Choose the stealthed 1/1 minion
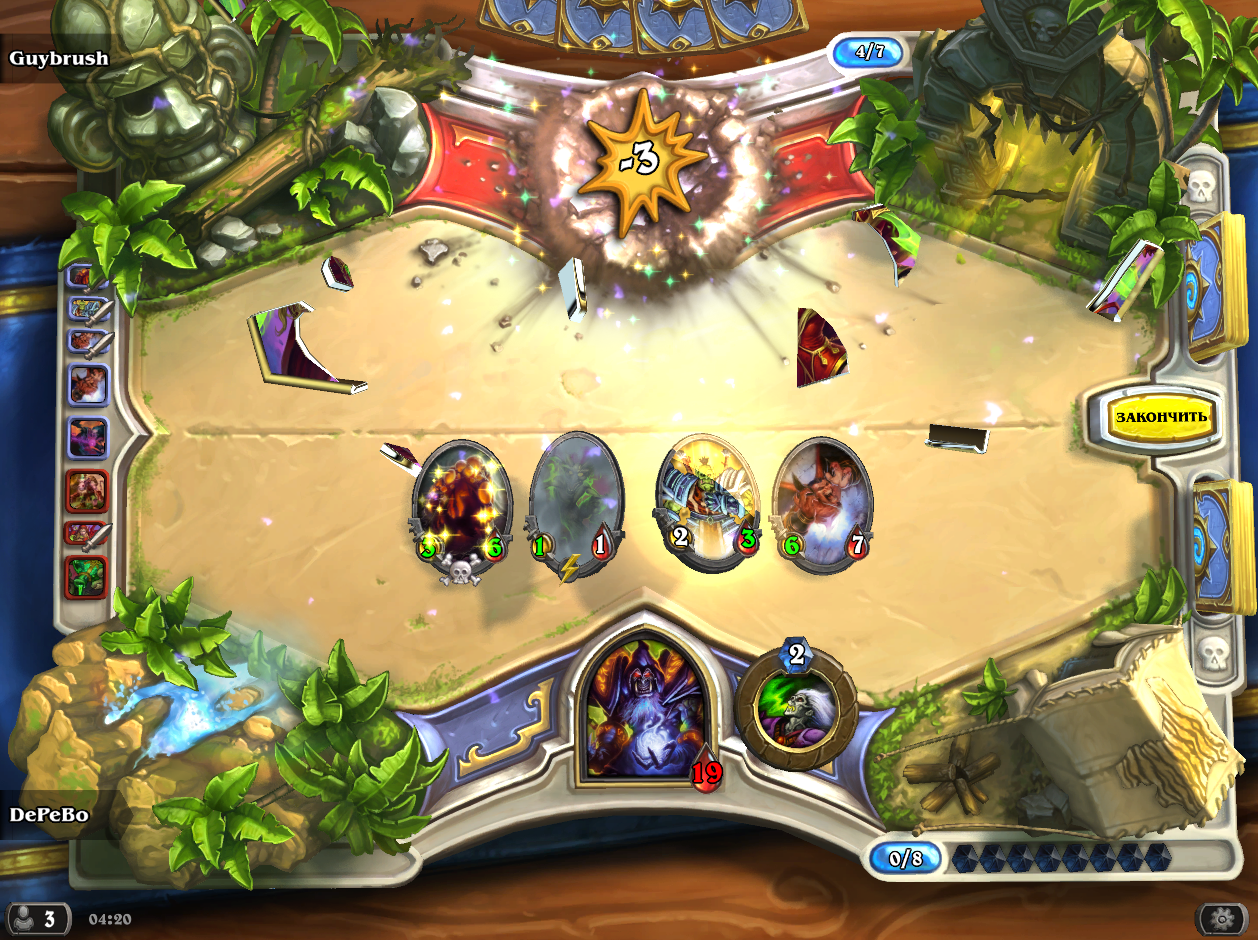 pyautogui.click(x=571, y=505)
